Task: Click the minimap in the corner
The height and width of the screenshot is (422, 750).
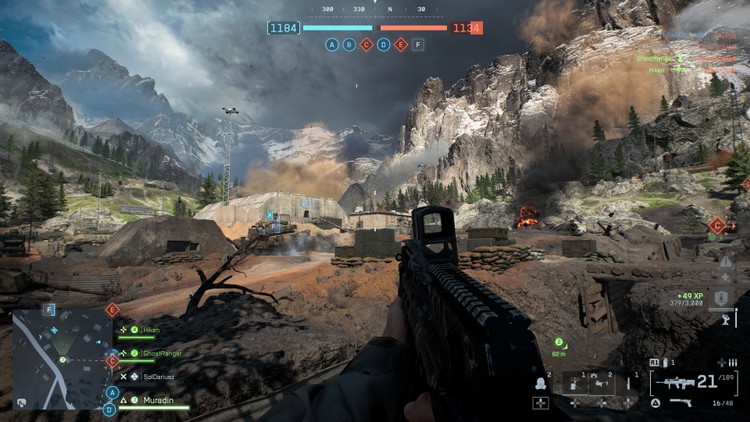Action: coord(62,358)
